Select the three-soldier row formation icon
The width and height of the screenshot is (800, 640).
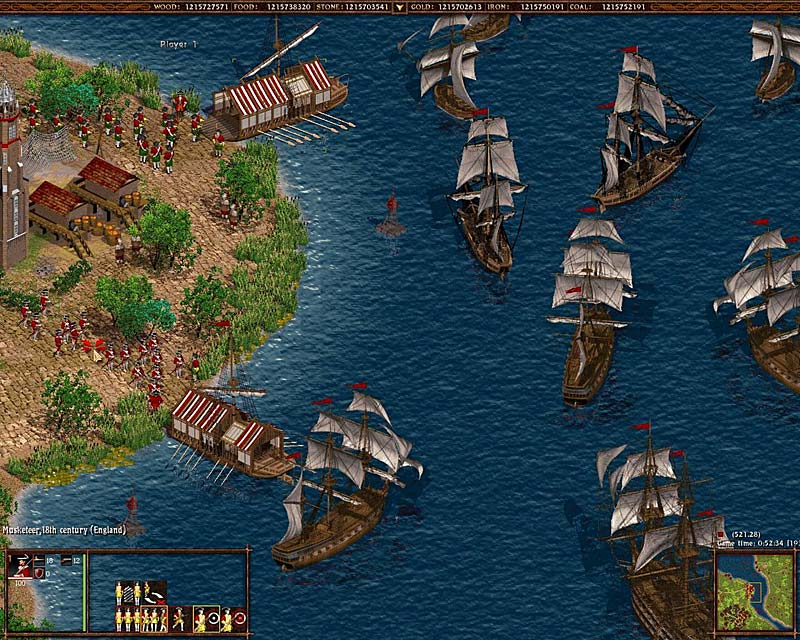(x=128, y=620)
